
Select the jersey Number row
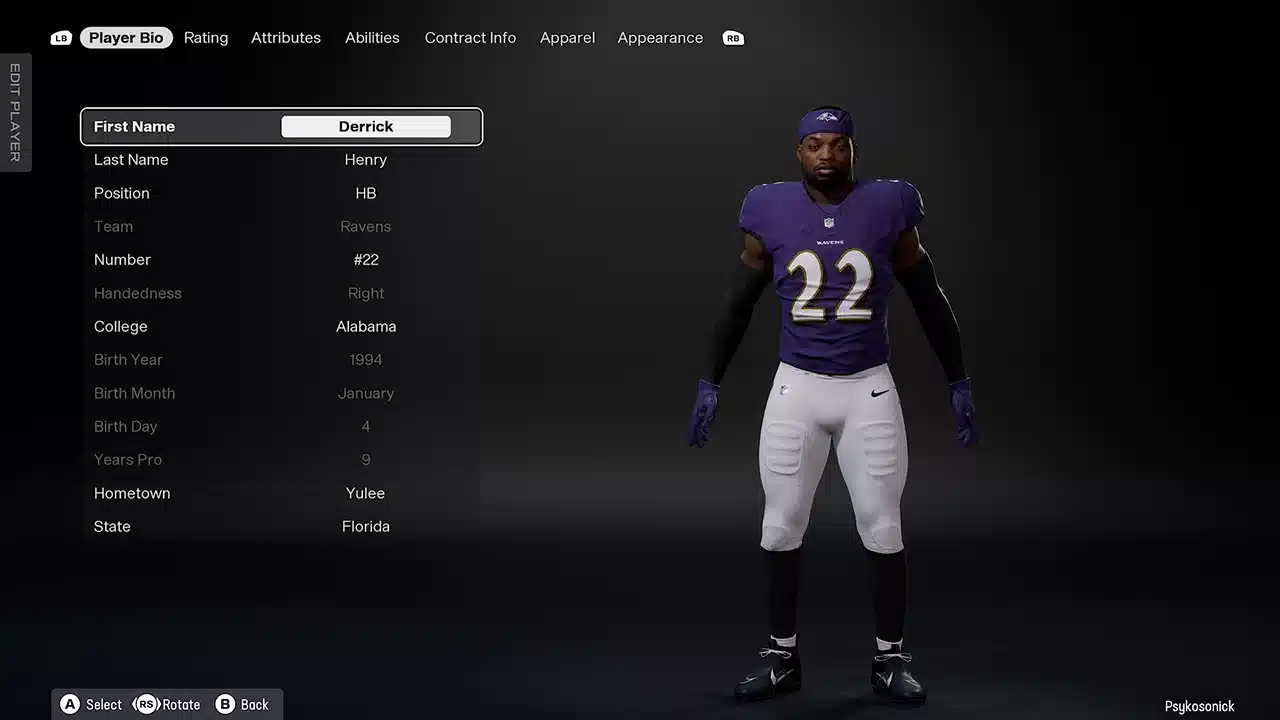click(281, 260)
